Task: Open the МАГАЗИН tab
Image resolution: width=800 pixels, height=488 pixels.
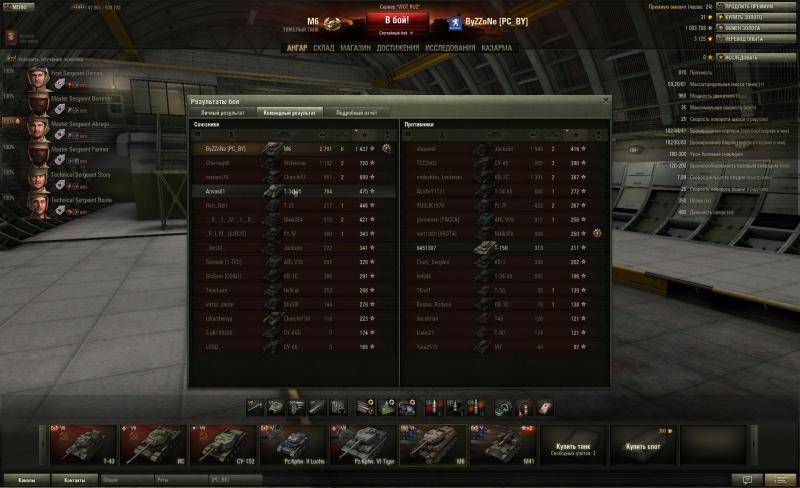Action: [x=355, y=48]
